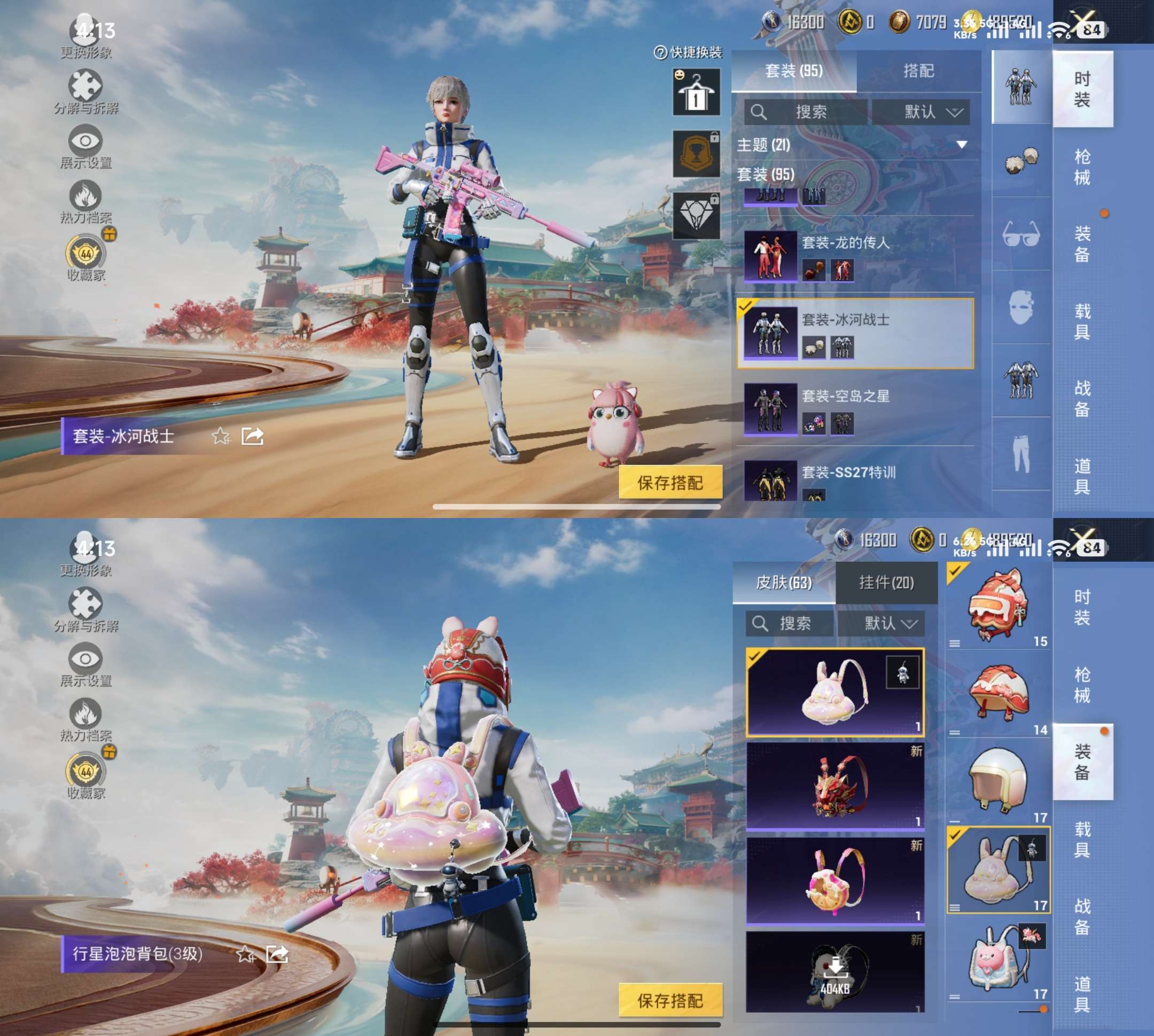Show the hairstyle category icon

point(1020,161)
